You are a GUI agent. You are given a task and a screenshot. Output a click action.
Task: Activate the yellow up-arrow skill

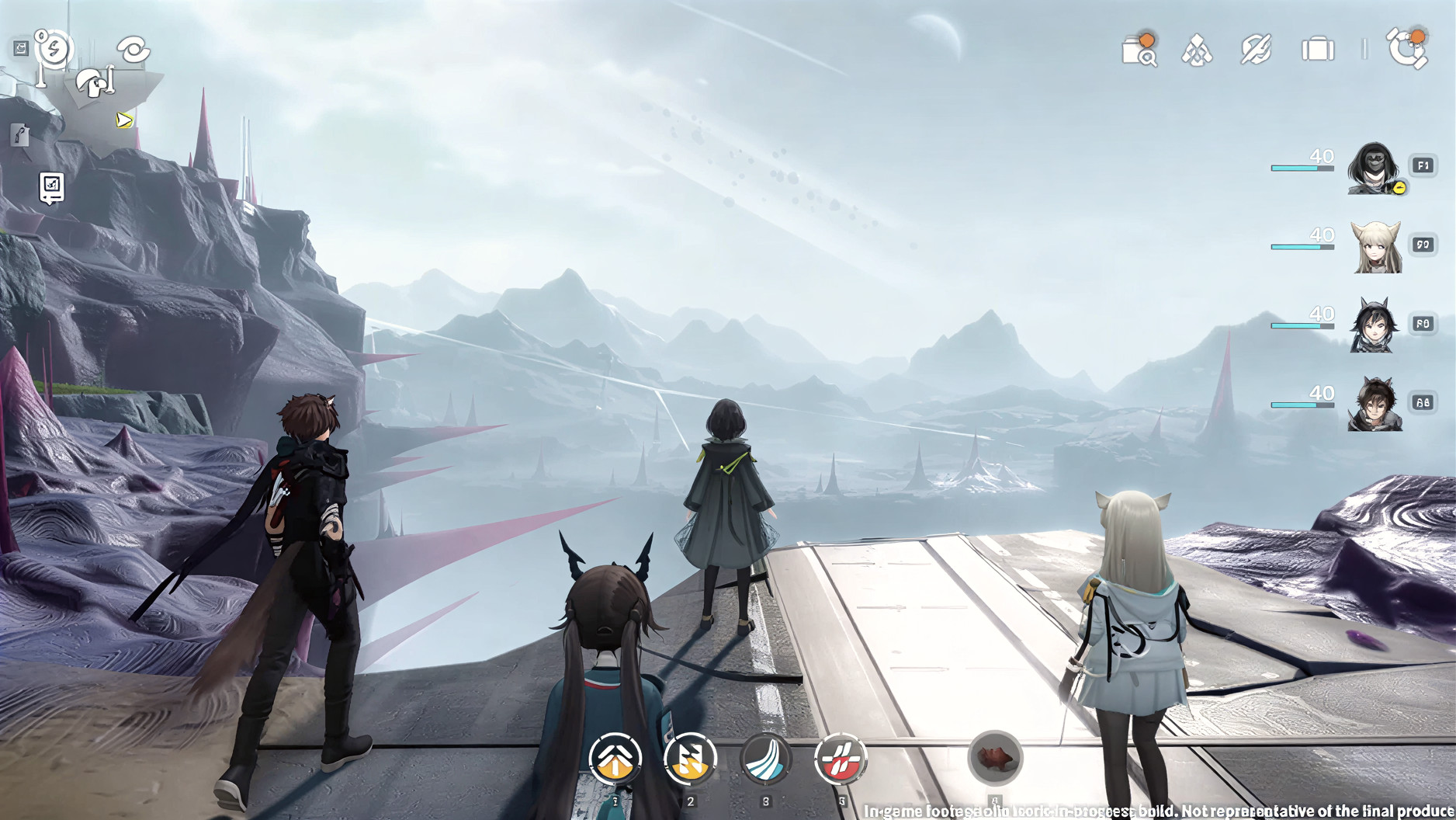click(x=615, y=759)
